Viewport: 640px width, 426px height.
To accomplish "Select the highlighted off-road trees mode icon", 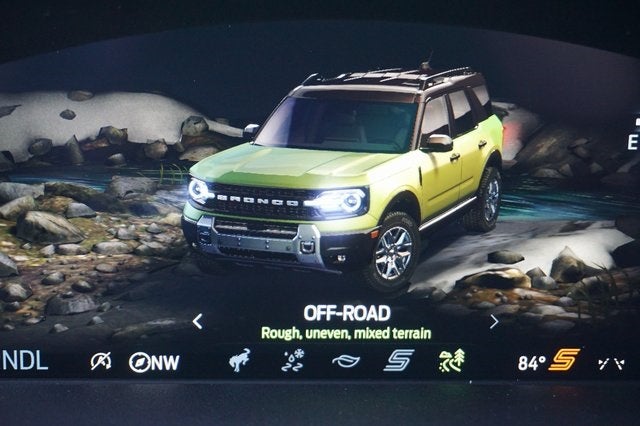I will pos(451,361).
